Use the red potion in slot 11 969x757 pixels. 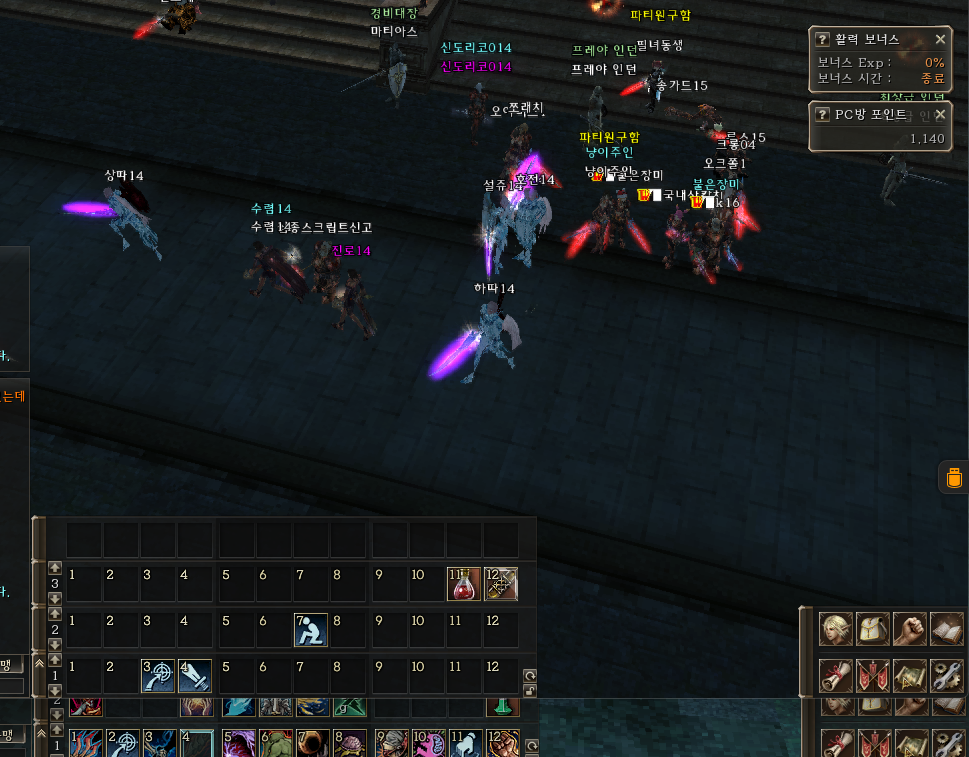[x=463, y=584]
